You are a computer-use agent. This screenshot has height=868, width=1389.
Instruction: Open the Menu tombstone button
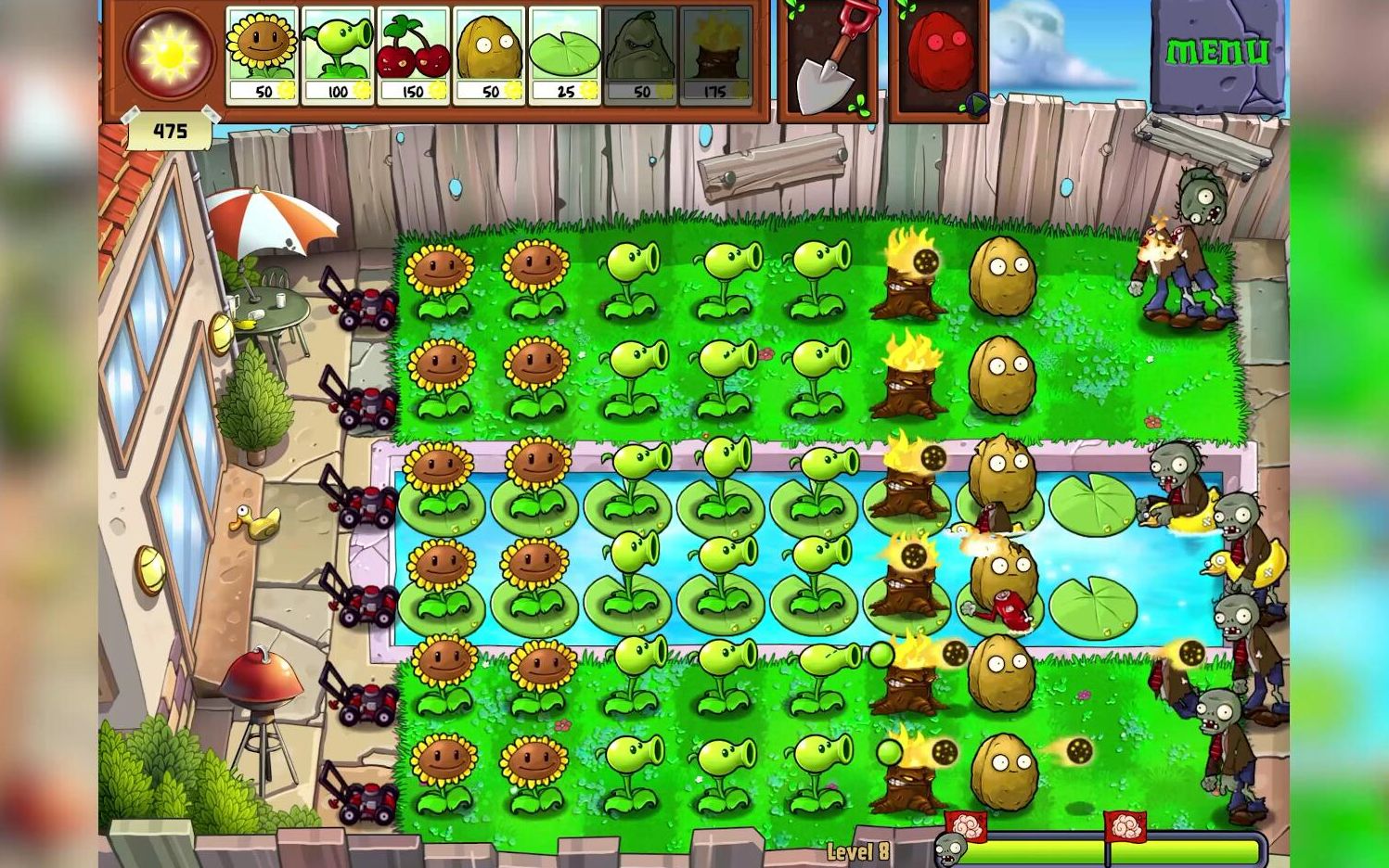[x=1217, y=53]
